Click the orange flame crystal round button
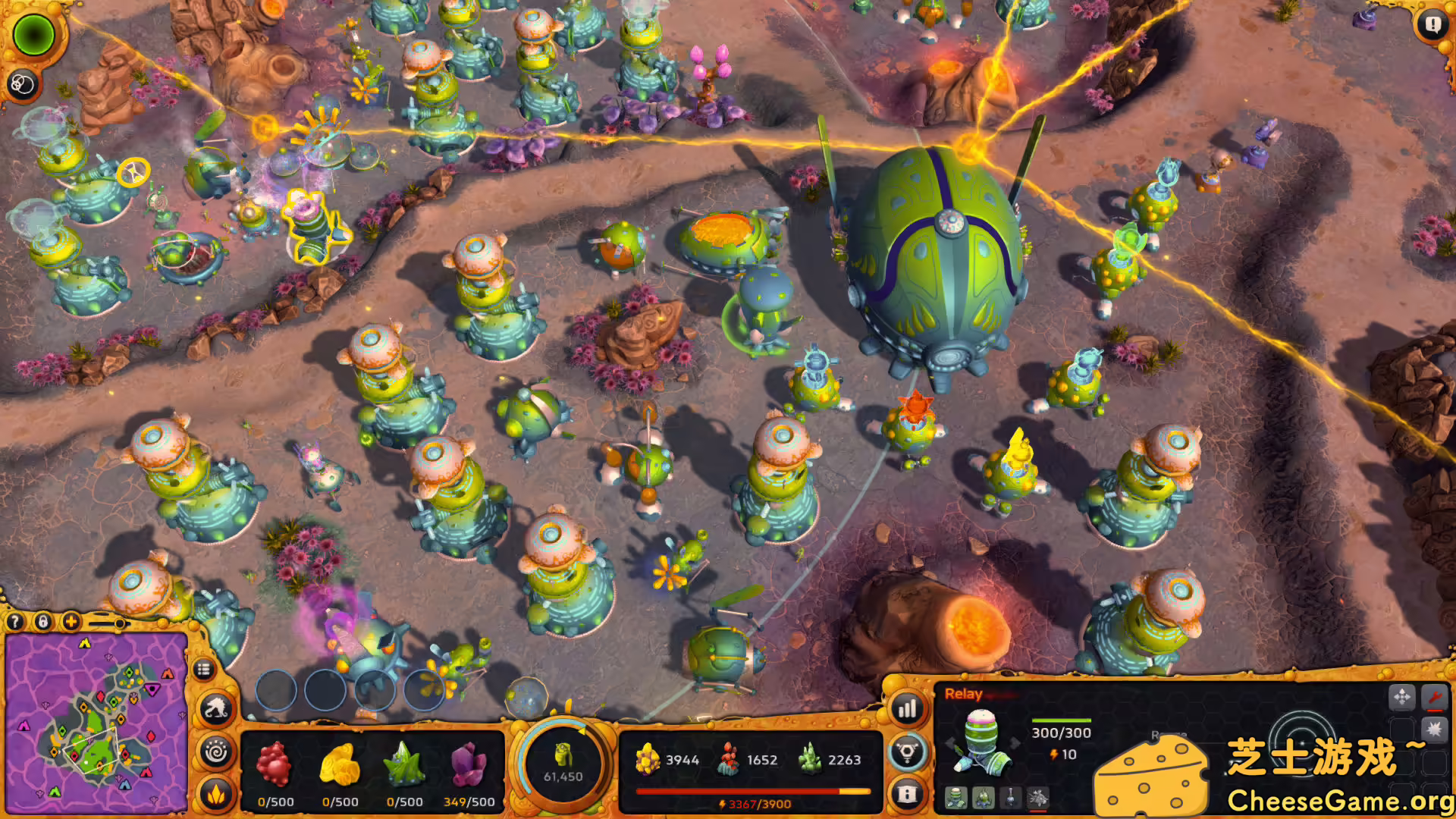The image size is (1456, 819). click(x=216, y=794)
